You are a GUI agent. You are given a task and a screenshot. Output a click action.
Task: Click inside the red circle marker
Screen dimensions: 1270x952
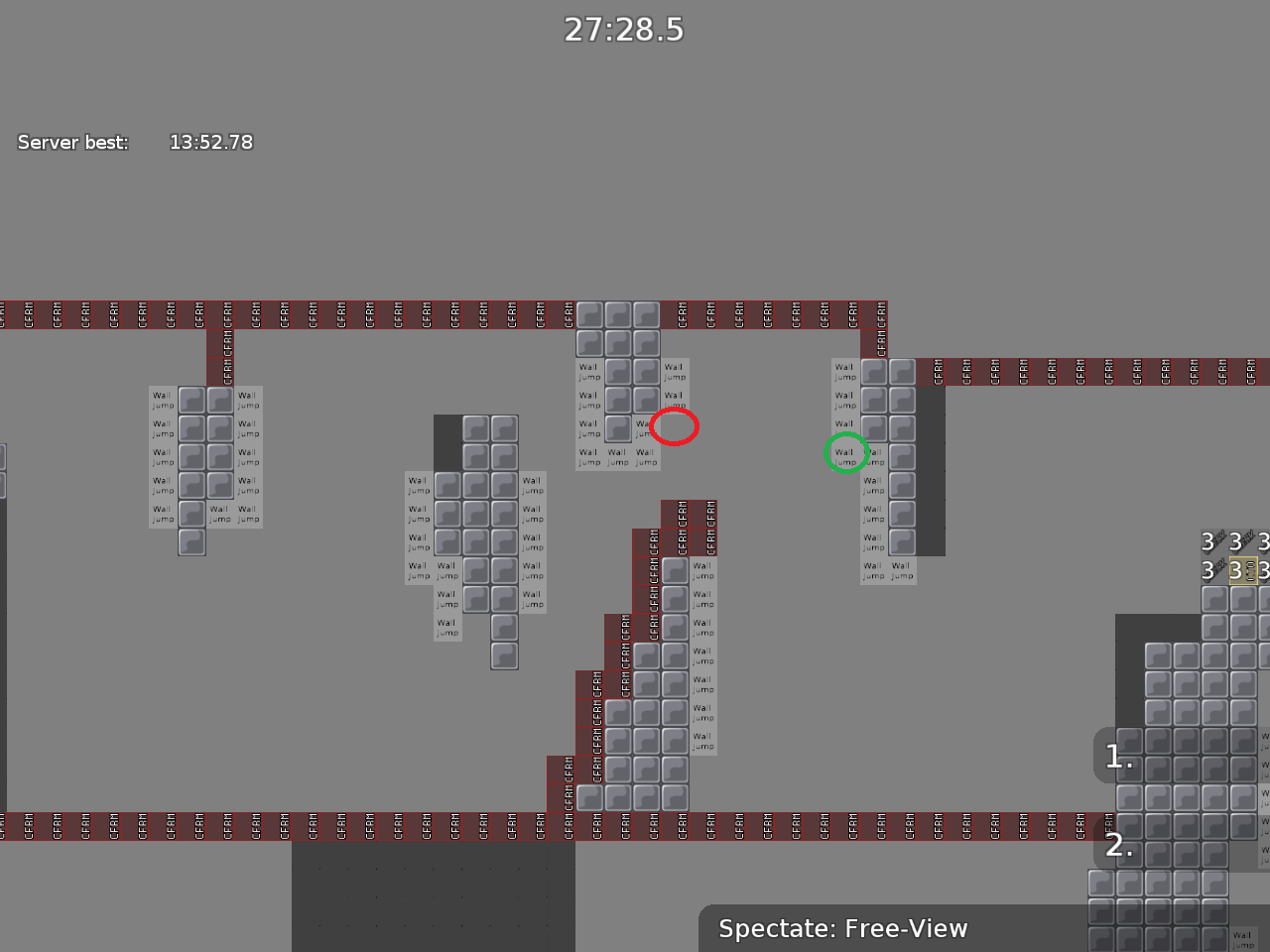coord(676,426)
